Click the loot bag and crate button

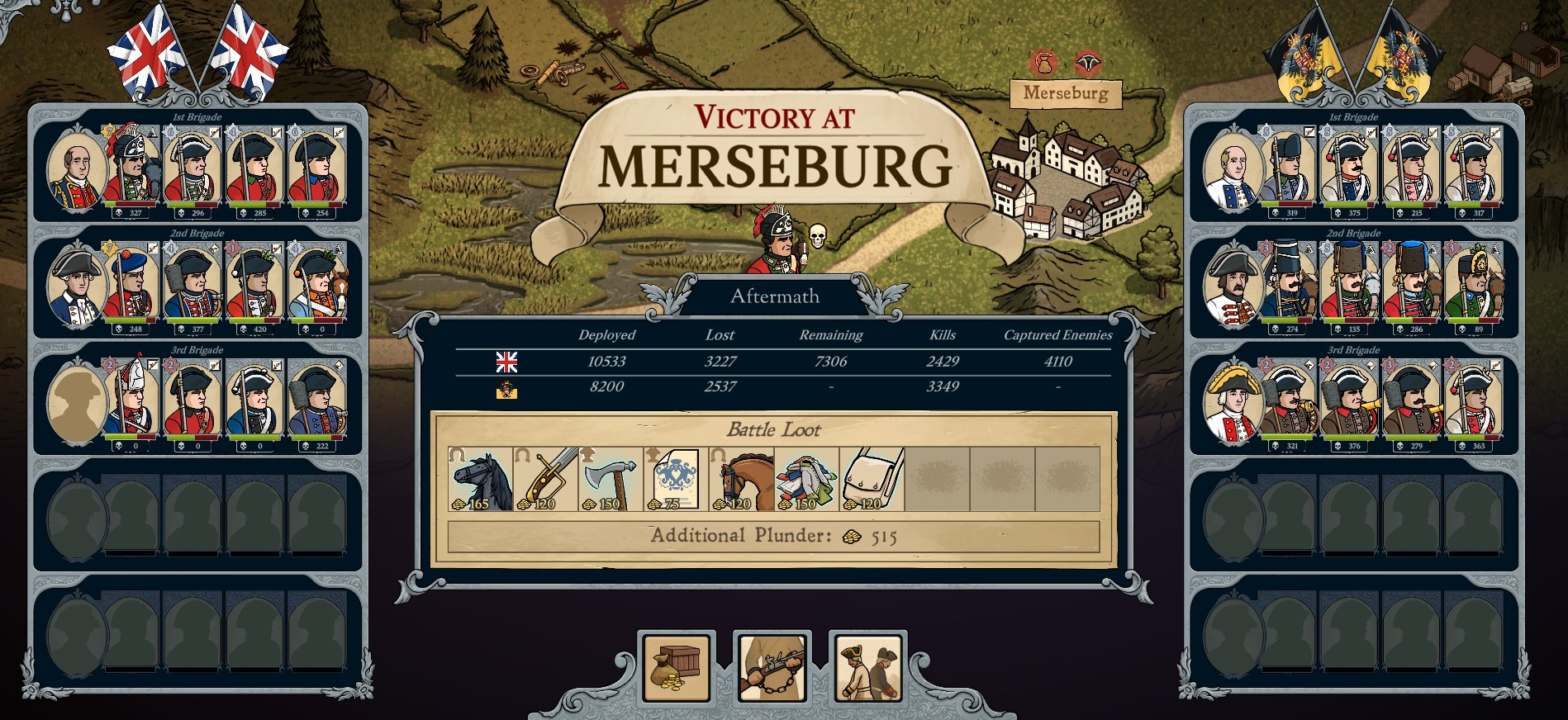[x=676, y=667]
